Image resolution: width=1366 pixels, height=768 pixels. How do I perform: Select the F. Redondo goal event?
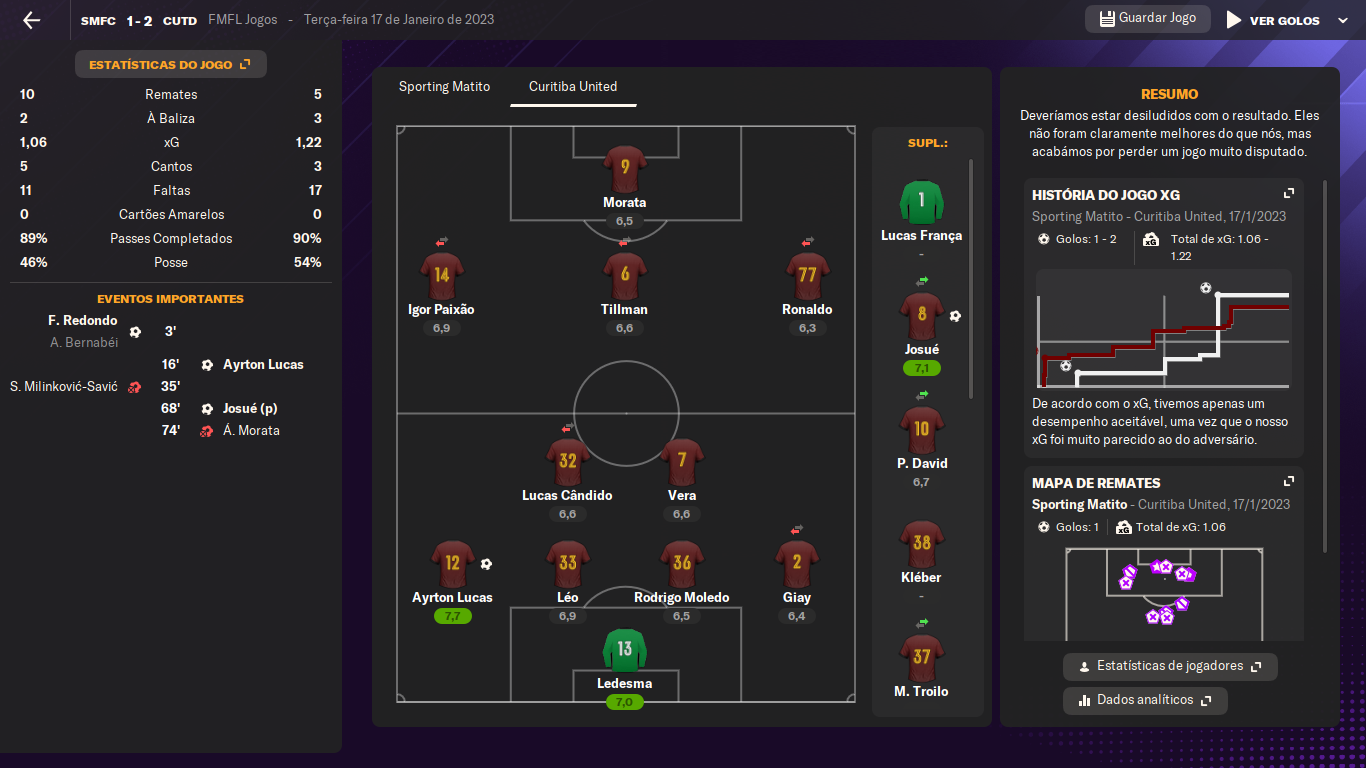[83, 321]
